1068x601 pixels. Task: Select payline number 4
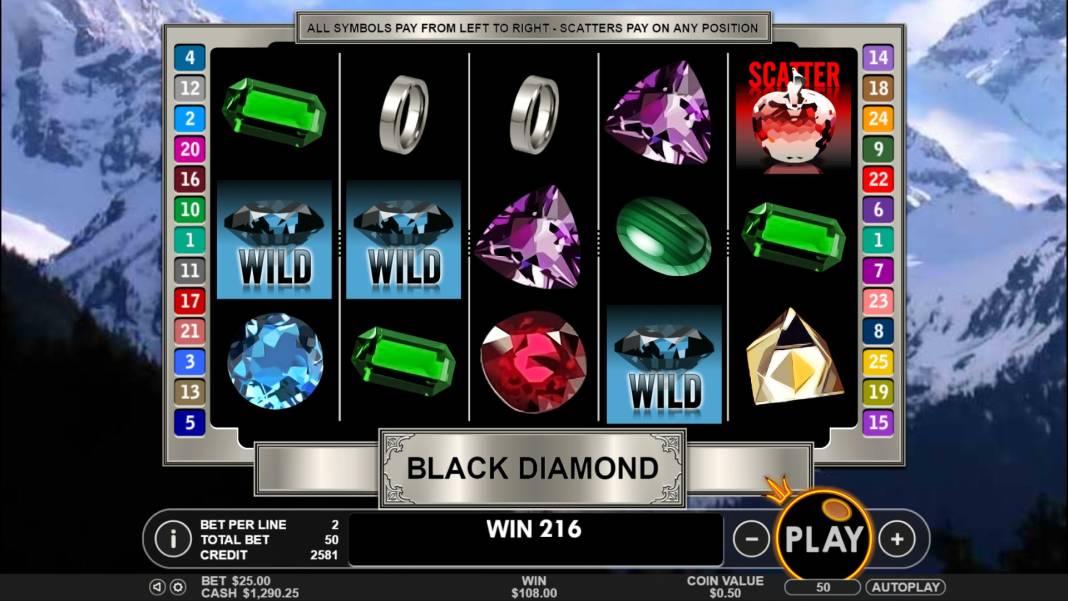point(189,58)
